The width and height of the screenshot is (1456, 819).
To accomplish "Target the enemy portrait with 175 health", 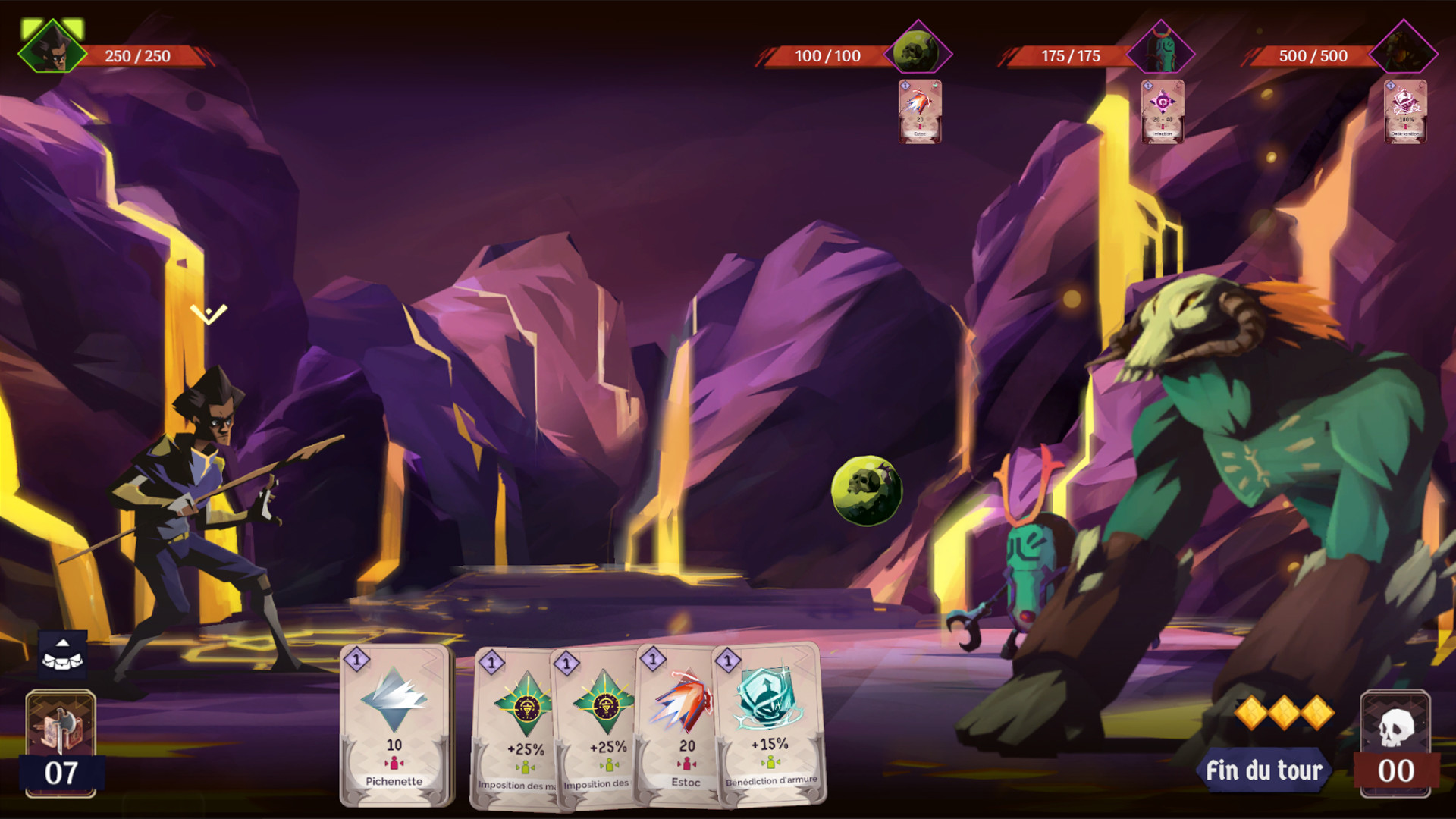I will [1160, 52].
